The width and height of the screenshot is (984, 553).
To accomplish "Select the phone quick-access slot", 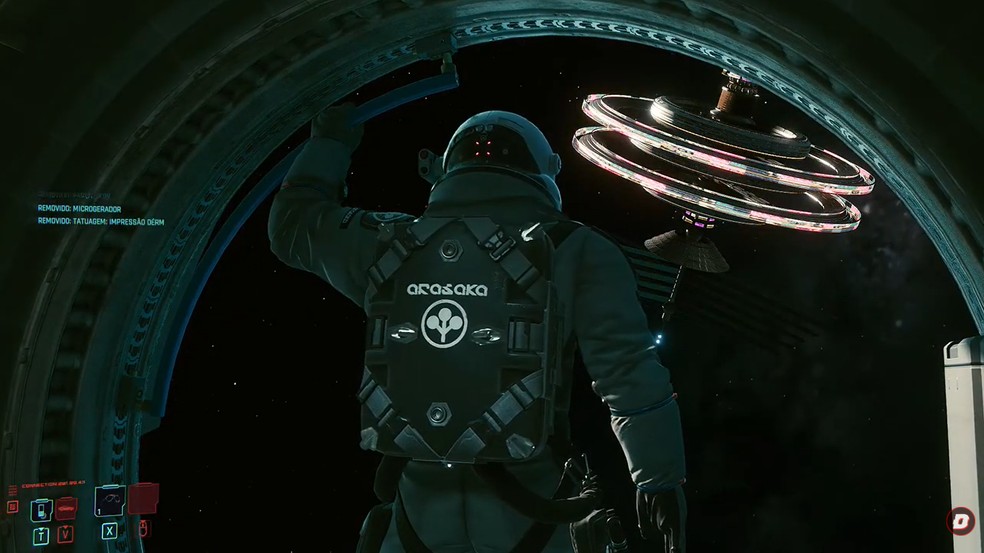I will pyautogui.click(x=41, y=507).
